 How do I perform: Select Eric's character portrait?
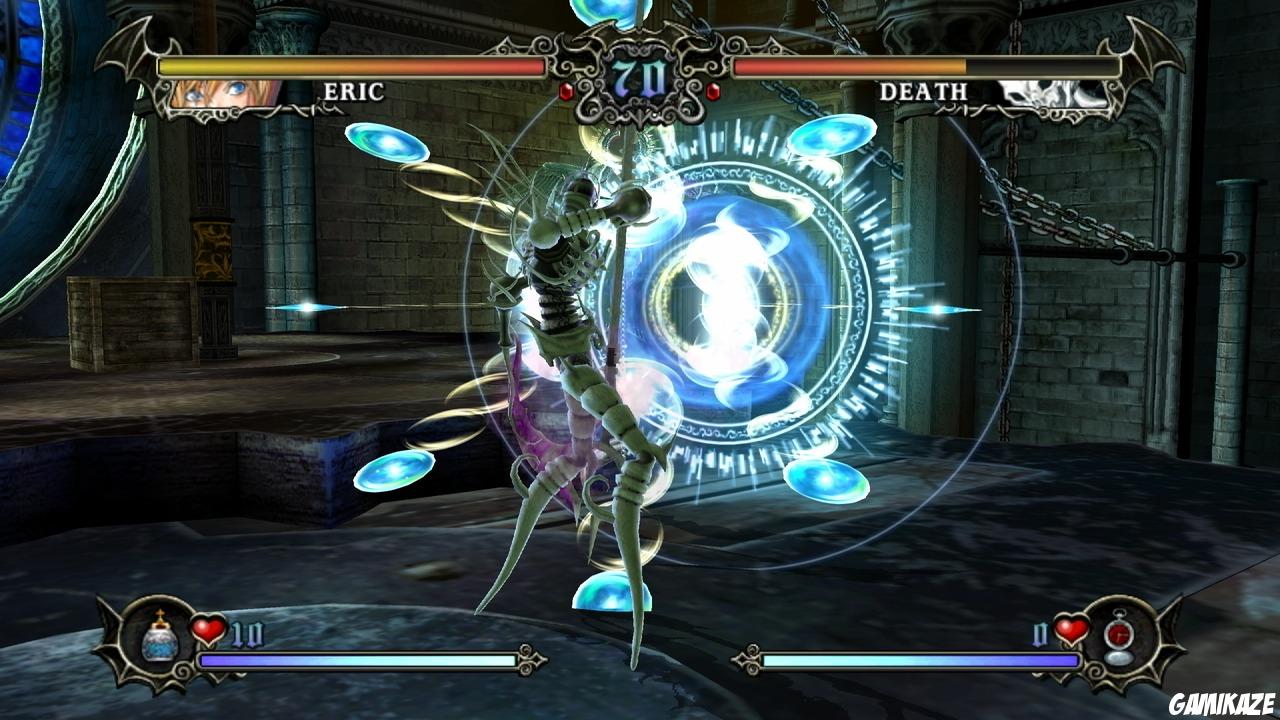[222, 91]
